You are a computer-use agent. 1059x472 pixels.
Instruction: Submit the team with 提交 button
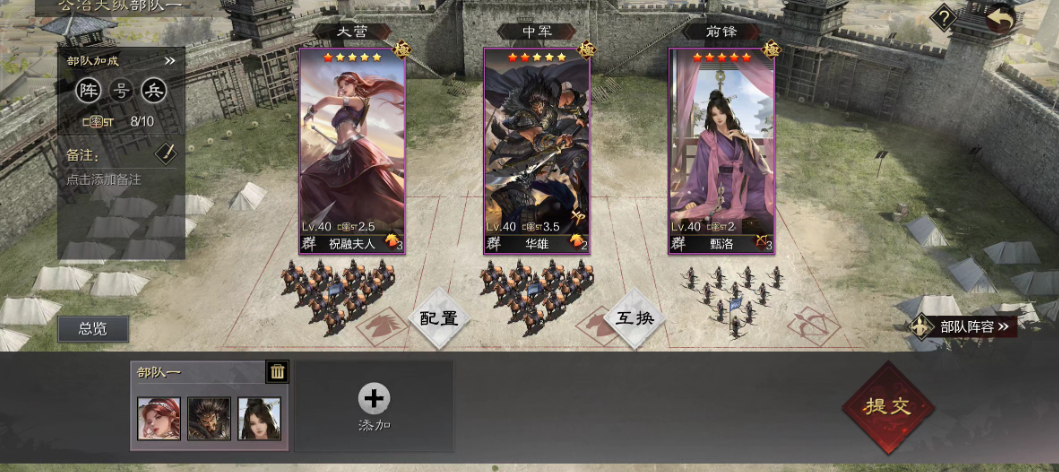coord(888,408)
